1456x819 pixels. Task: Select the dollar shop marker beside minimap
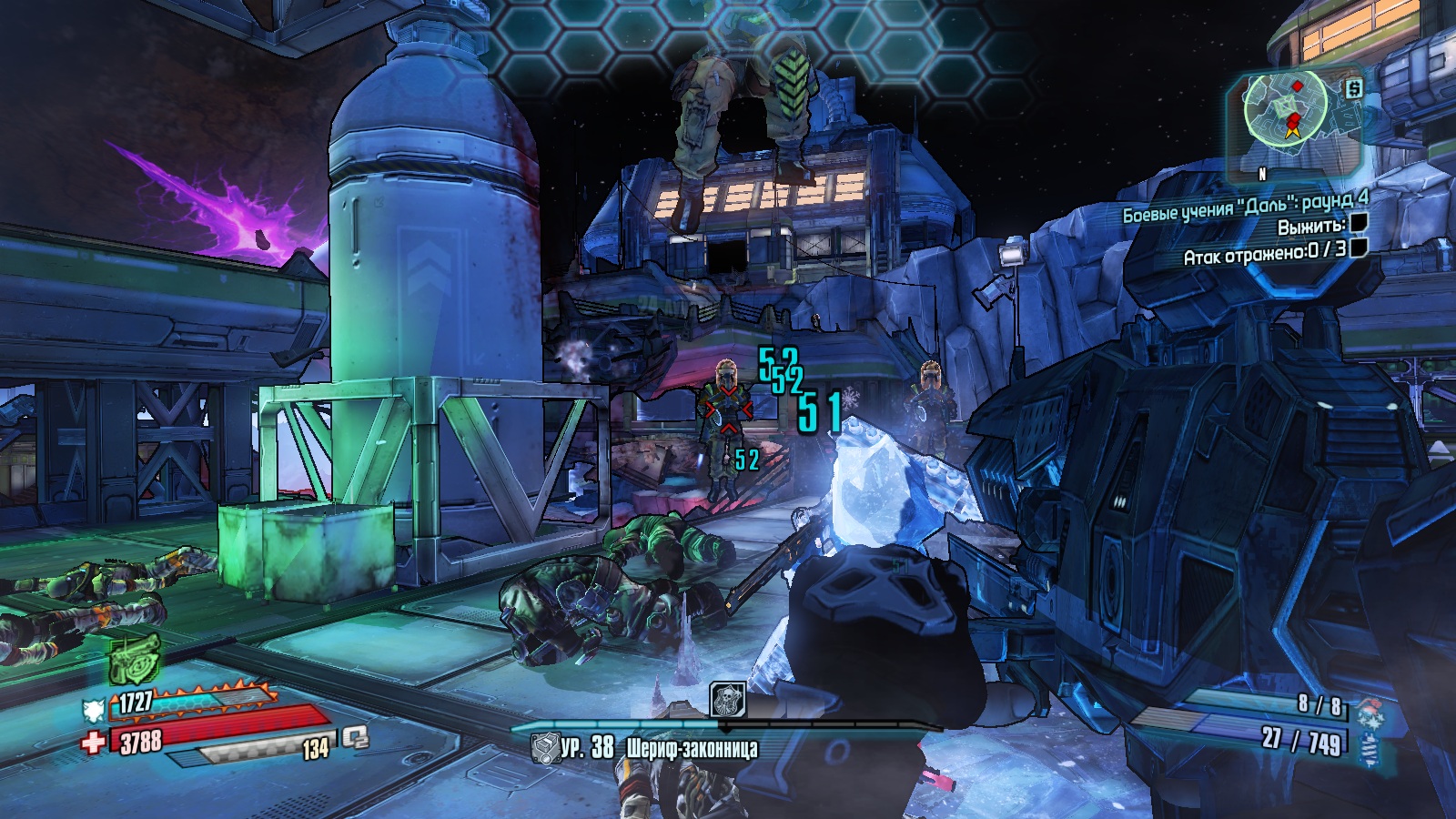click(x=1354, y=88)
